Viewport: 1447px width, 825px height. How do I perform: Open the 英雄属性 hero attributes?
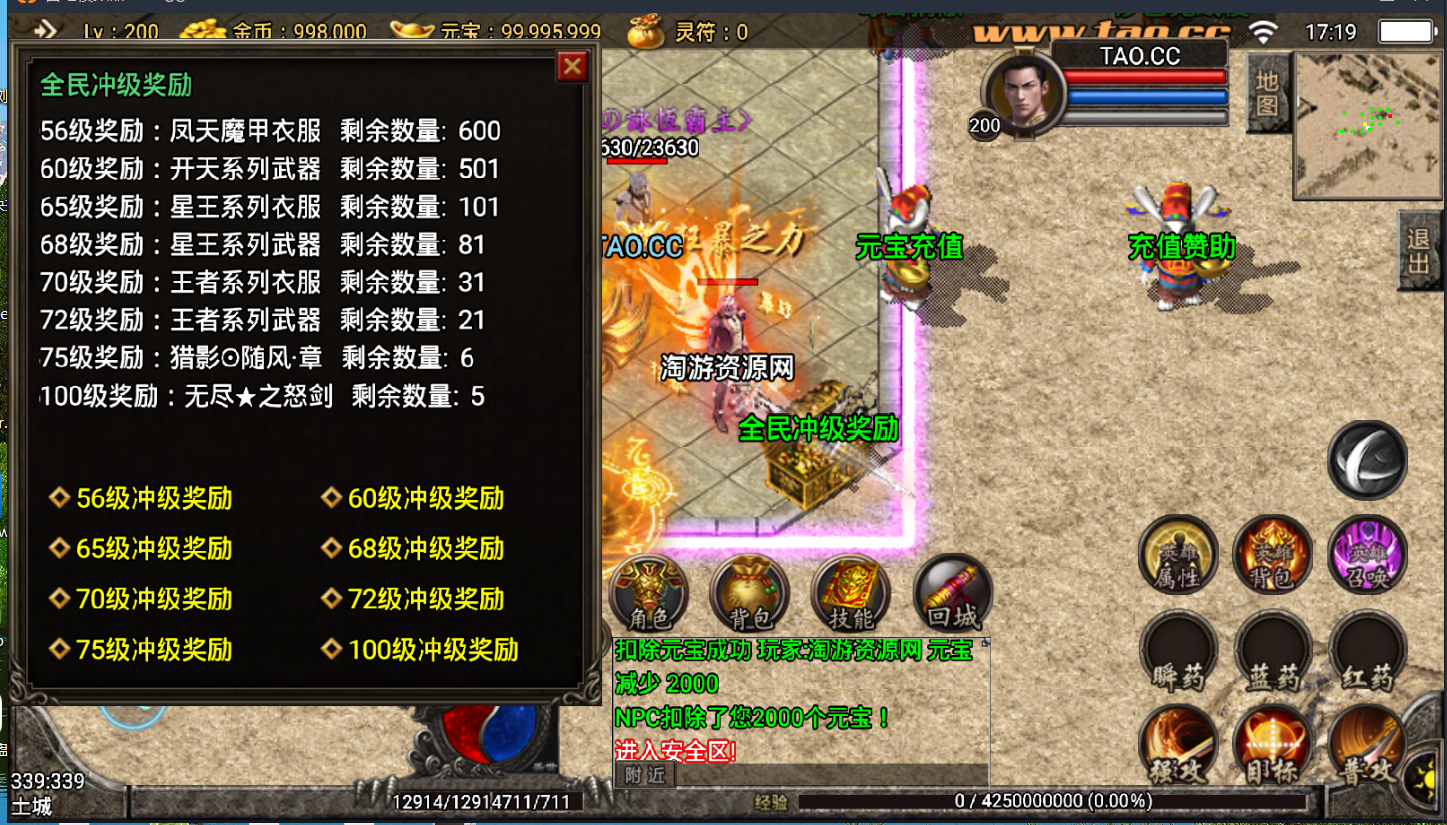click(x=1178, y=554)
